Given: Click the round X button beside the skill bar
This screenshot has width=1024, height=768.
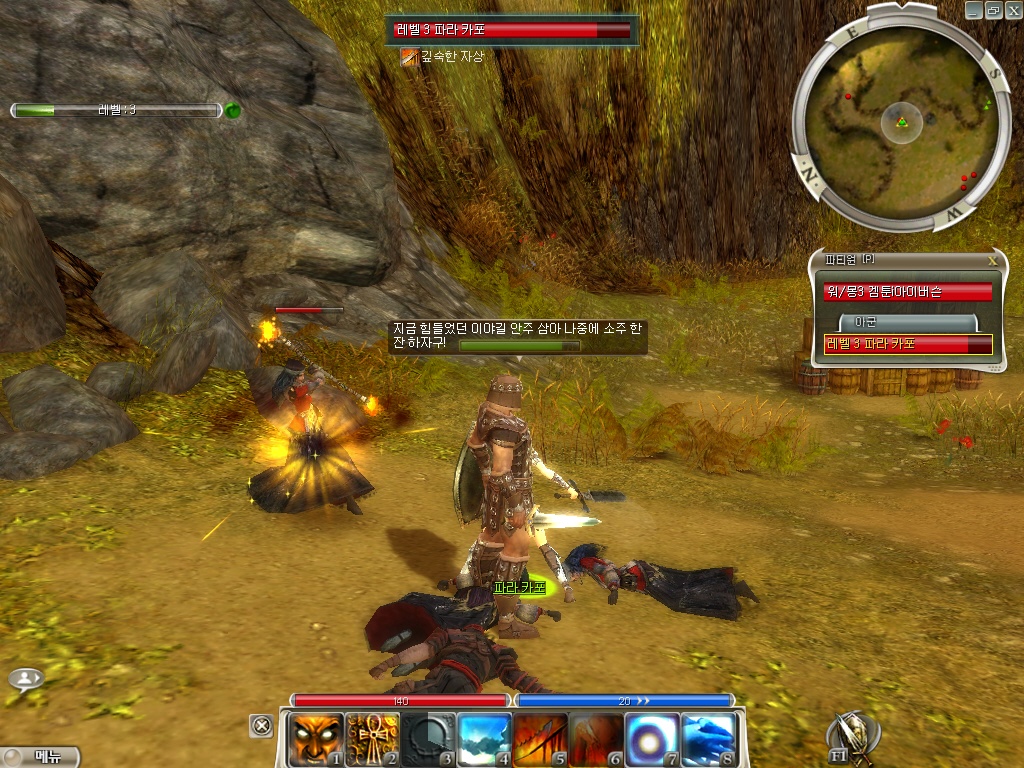Looking at the screenshot, I should click(x=261, y=725).
